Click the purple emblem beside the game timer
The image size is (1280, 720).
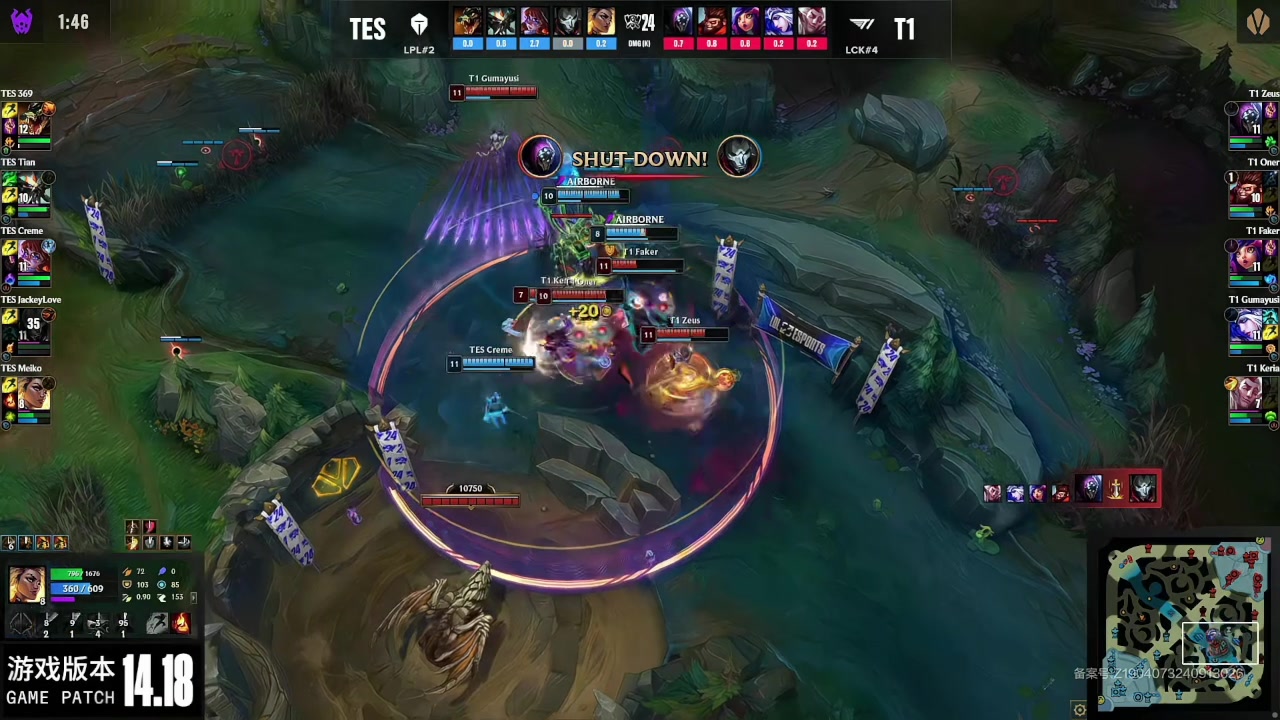(x=22, y=21)
